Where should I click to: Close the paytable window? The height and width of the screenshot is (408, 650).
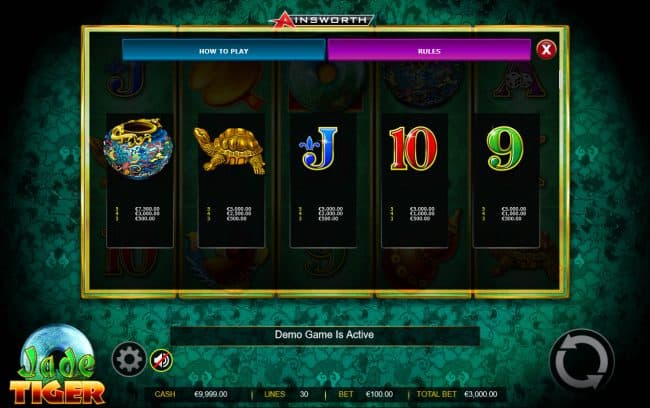(x=546, y=49)
